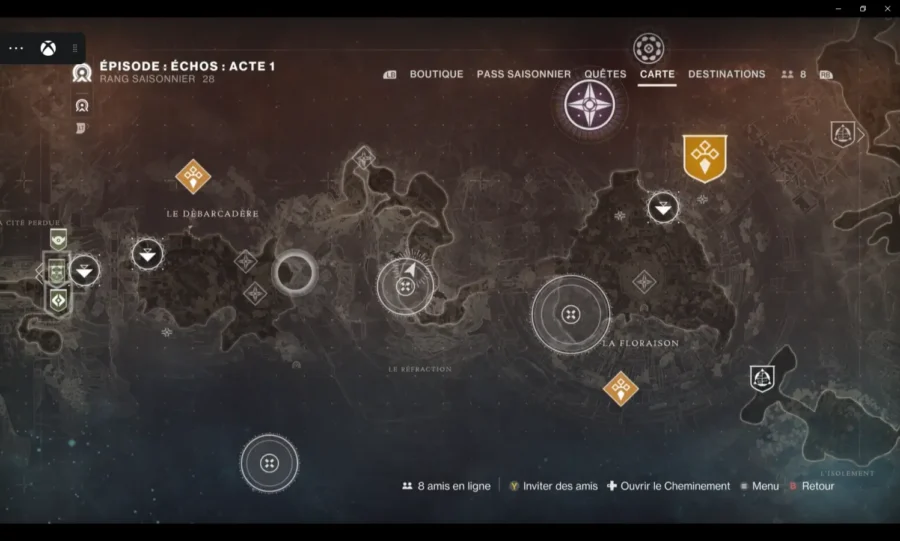Image resolution: width=900 pixels, height=541 pixels.
Task: Select the landing zone circle at bottom of map
Action: (x=269, y=463)
